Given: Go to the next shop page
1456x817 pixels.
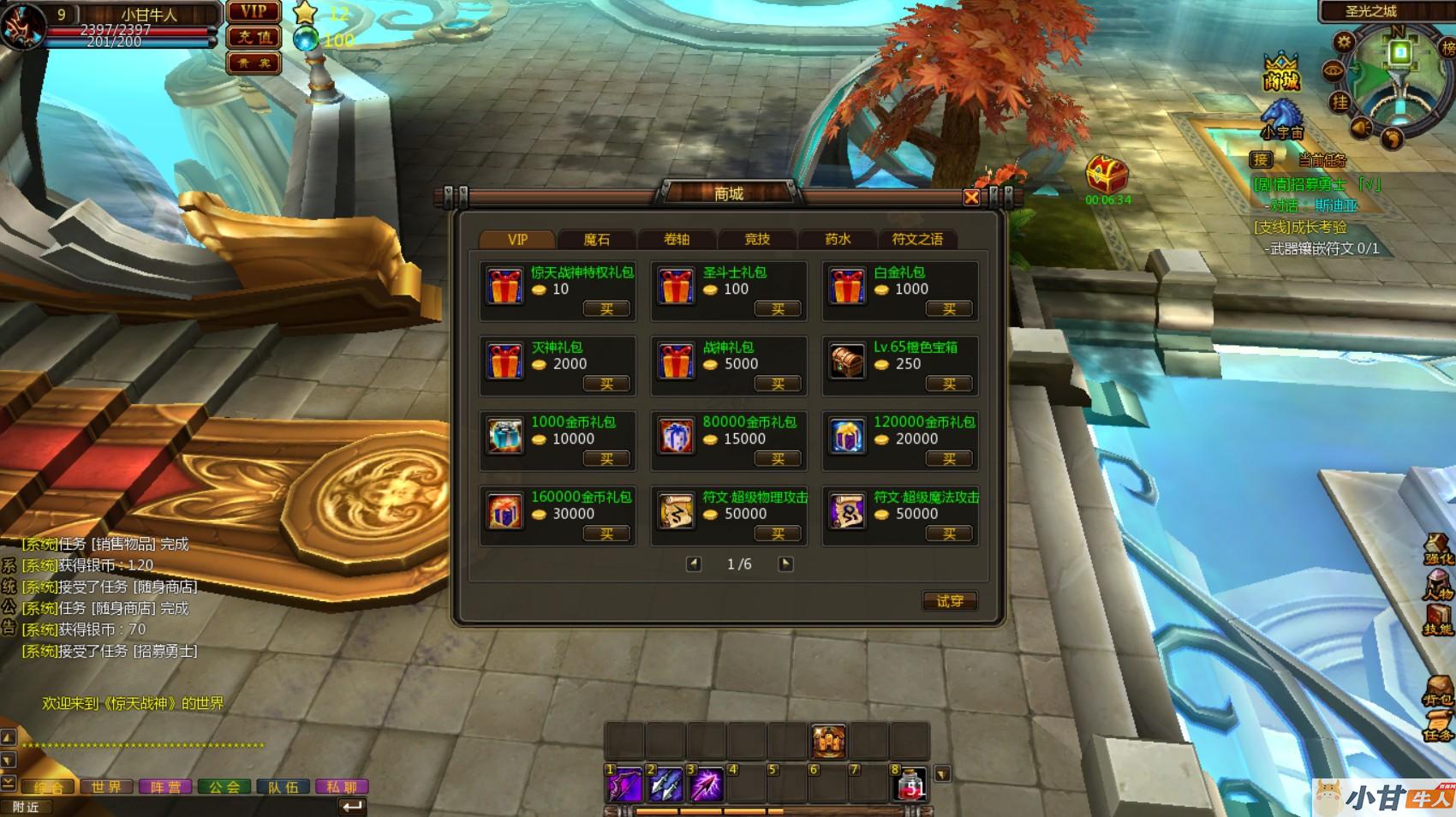Looking at the screenshot, I should (x=785, y=564).
